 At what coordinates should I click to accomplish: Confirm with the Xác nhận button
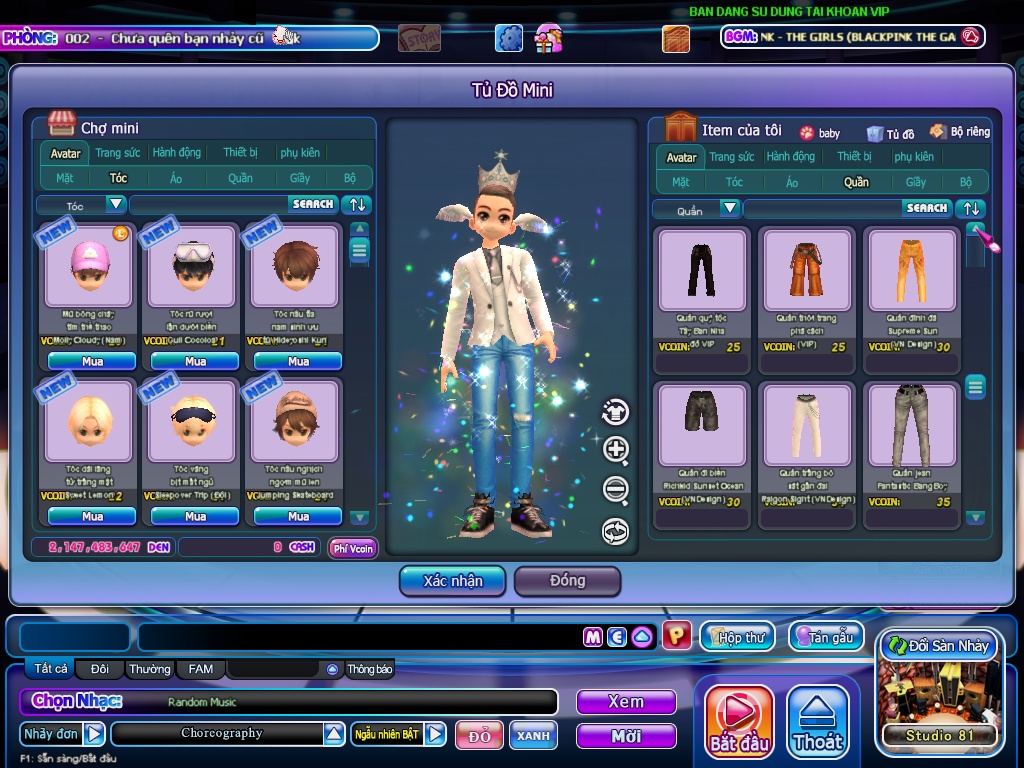(x=453, y=581)
